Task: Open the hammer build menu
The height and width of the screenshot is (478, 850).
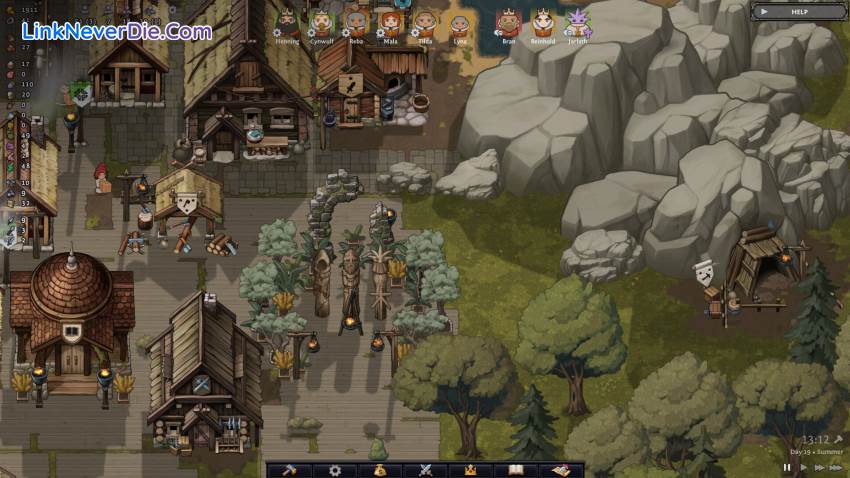Action: 289,470
